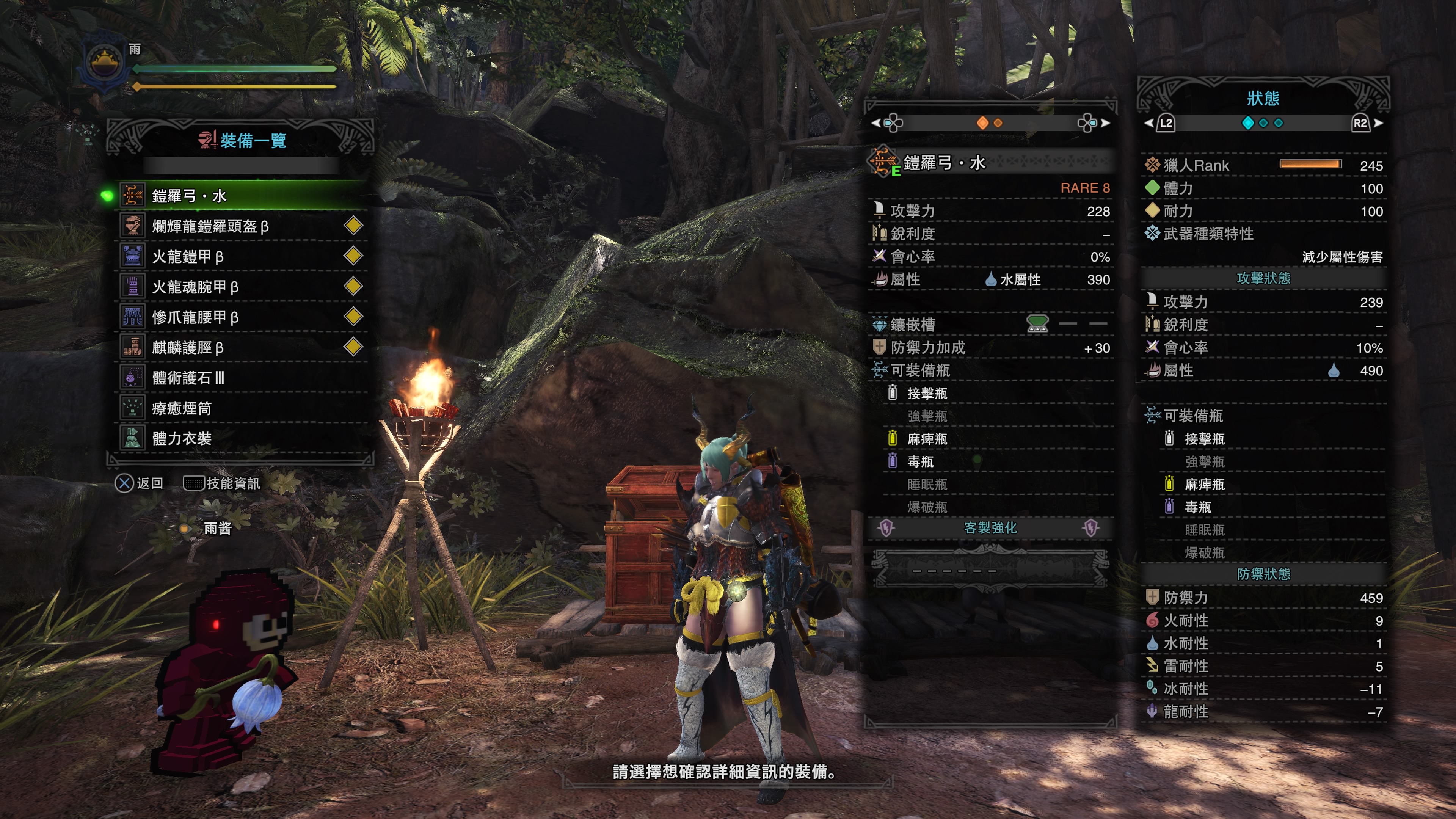Pick the 火龍魂腕甲β arm armor
1456x819 pixels.
click(243, 287)
